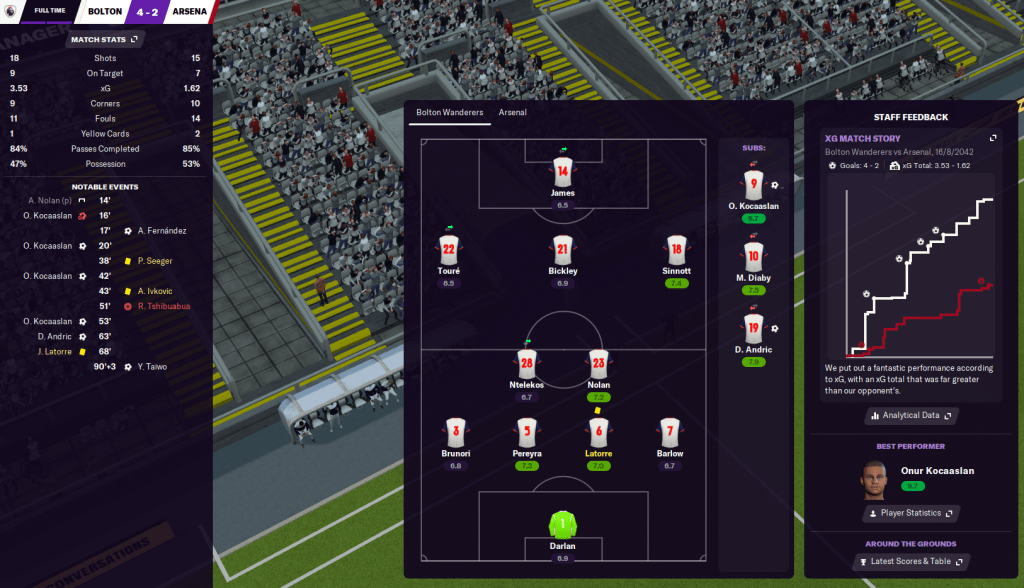The height and width of the screenshot is (588, 1024).
Task: Open the Match Stats panel button
Action: pyautogui.click(x=105, y=40)
